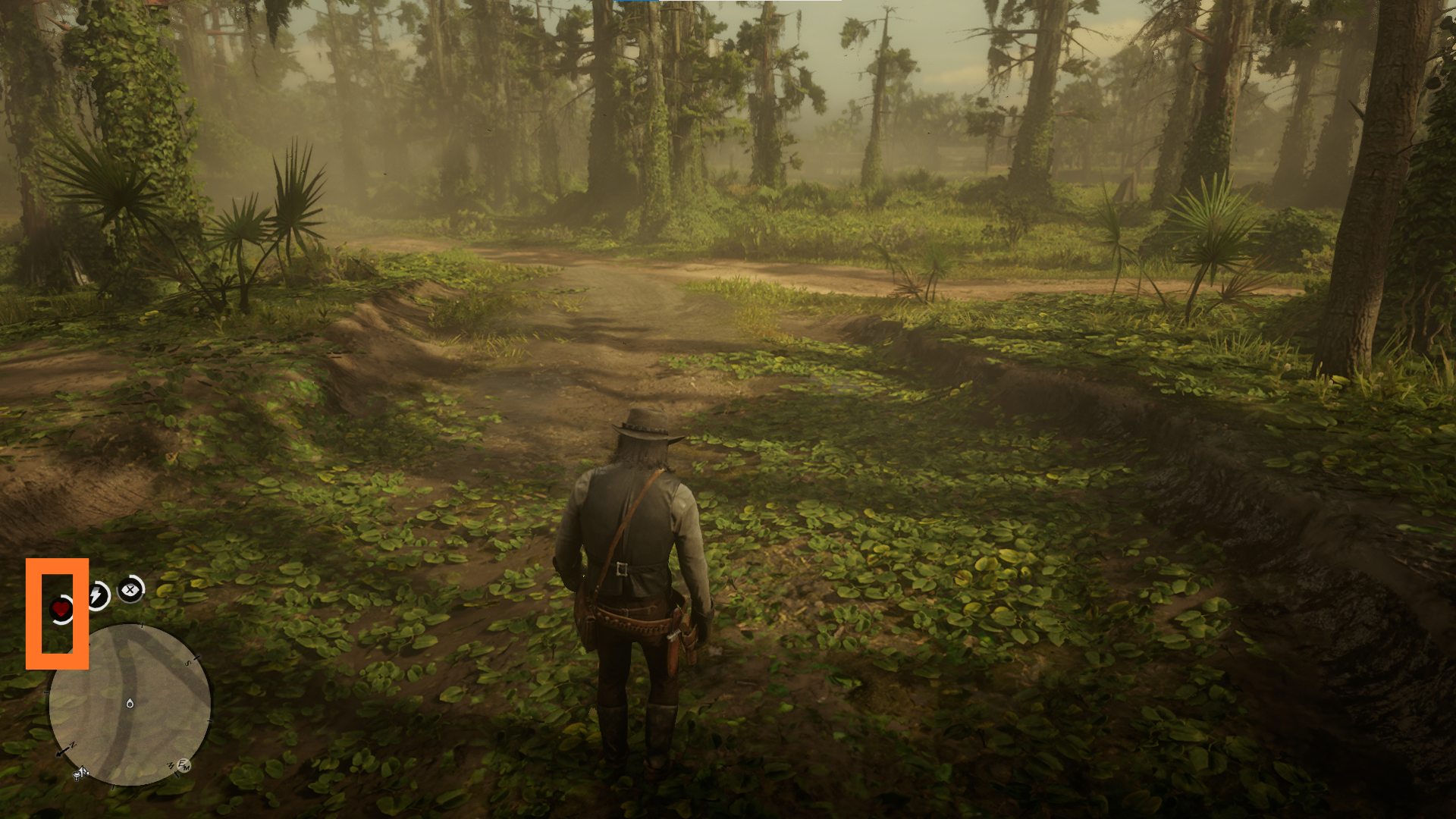
Task: Click the horse marker on the minimap edge
Action: [x=80, y=773]
